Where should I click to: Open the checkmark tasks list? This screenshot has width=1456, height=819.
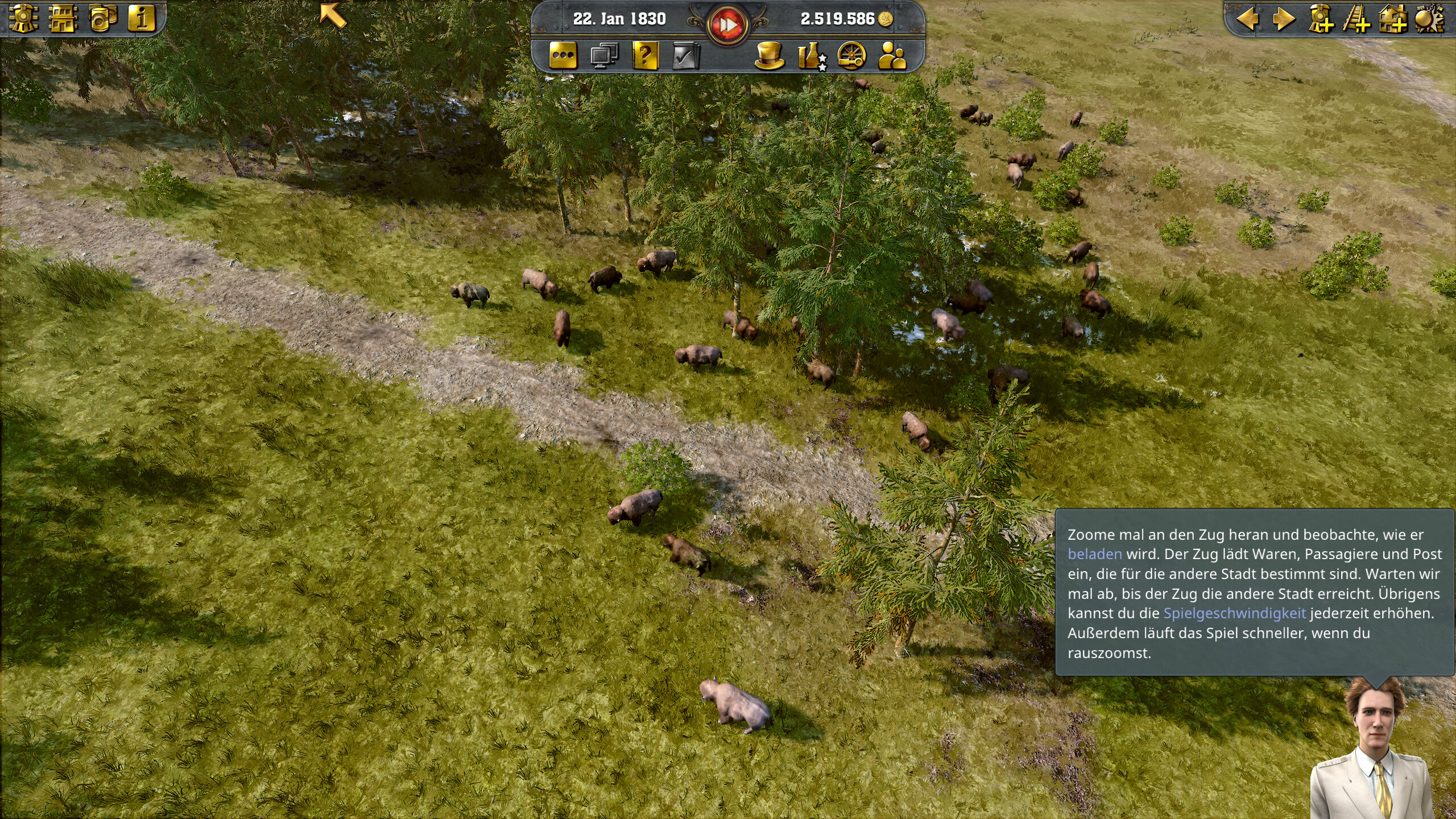[x=686, y=56]
